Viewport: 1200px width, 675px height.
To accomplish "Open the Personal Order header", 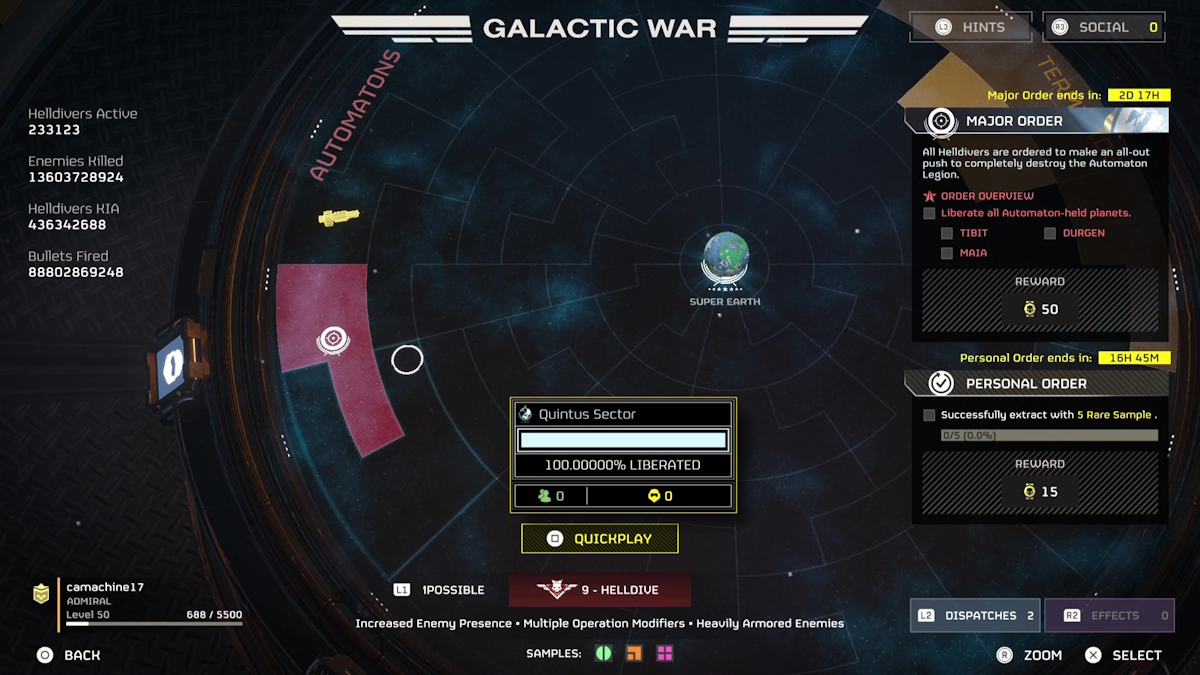I will [x=1026, y=384].
